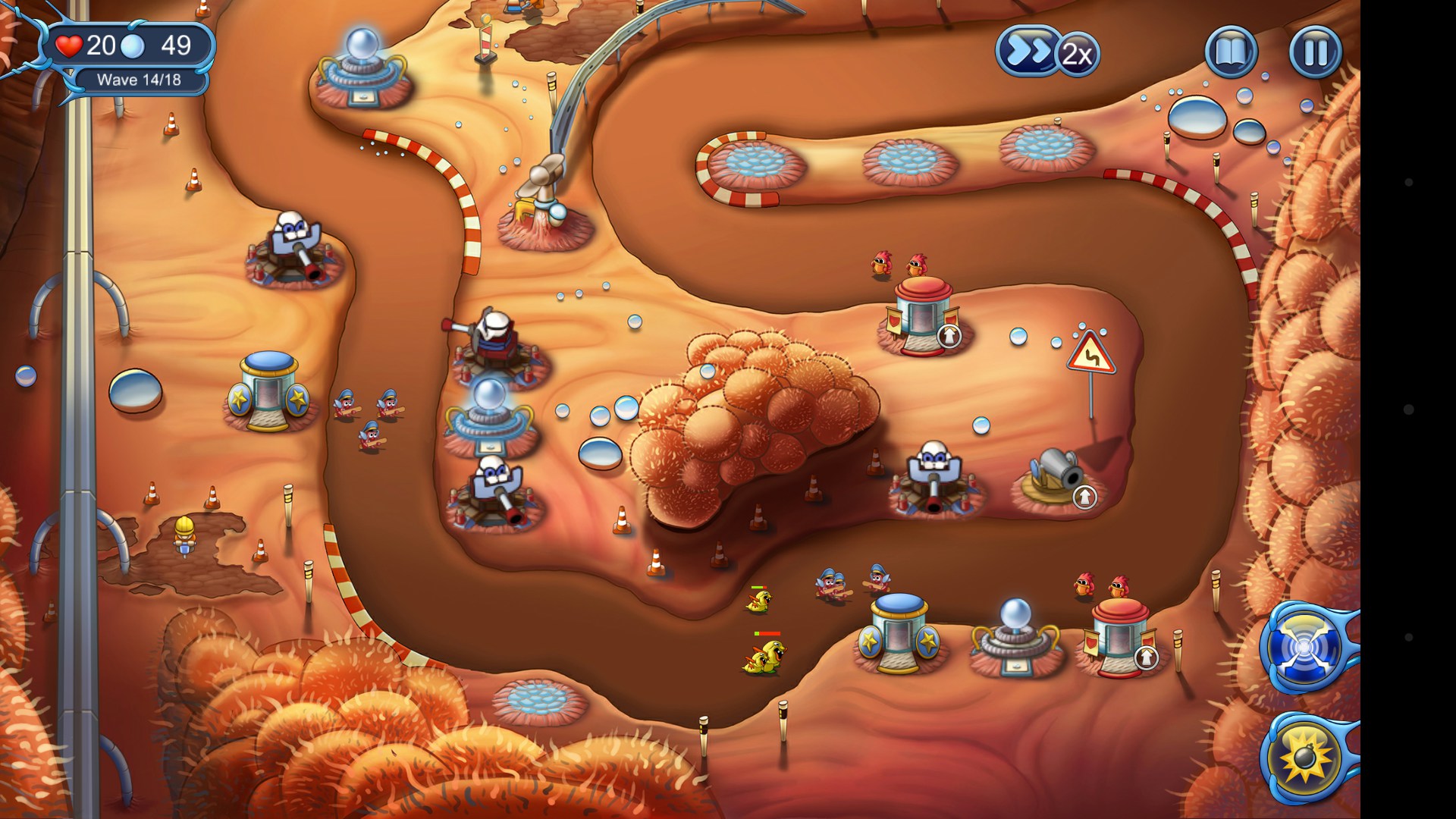
Task: Activate the bomb explosion ability
Action: (x=1304, y=758)
